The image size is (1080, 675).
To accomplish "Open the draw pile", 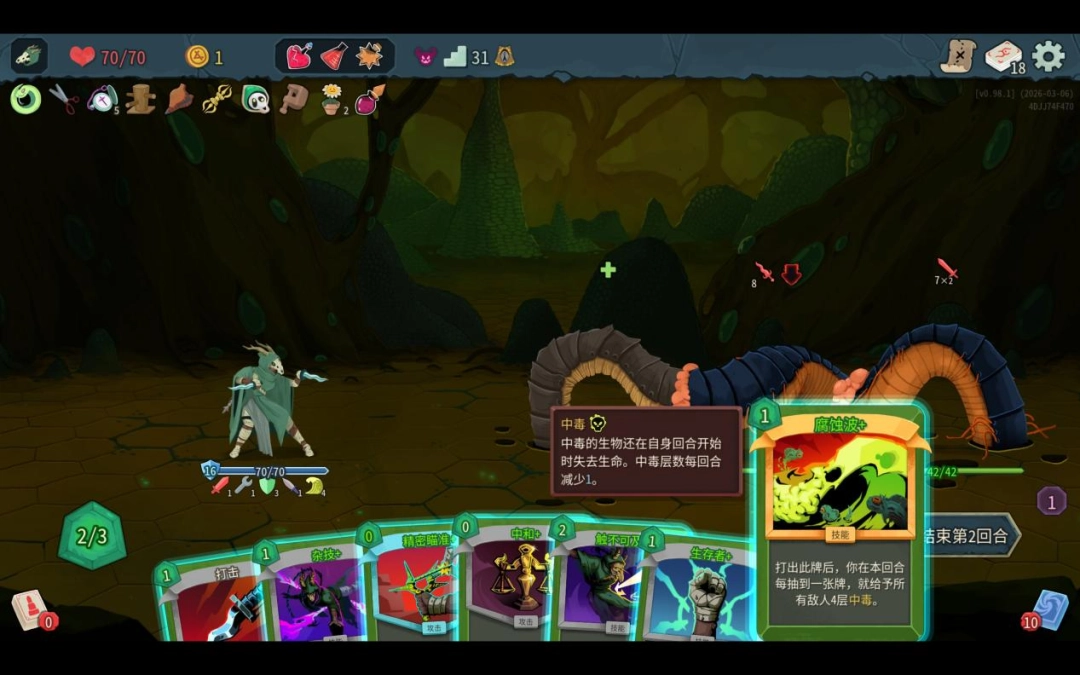I will [x=30, y=608].
